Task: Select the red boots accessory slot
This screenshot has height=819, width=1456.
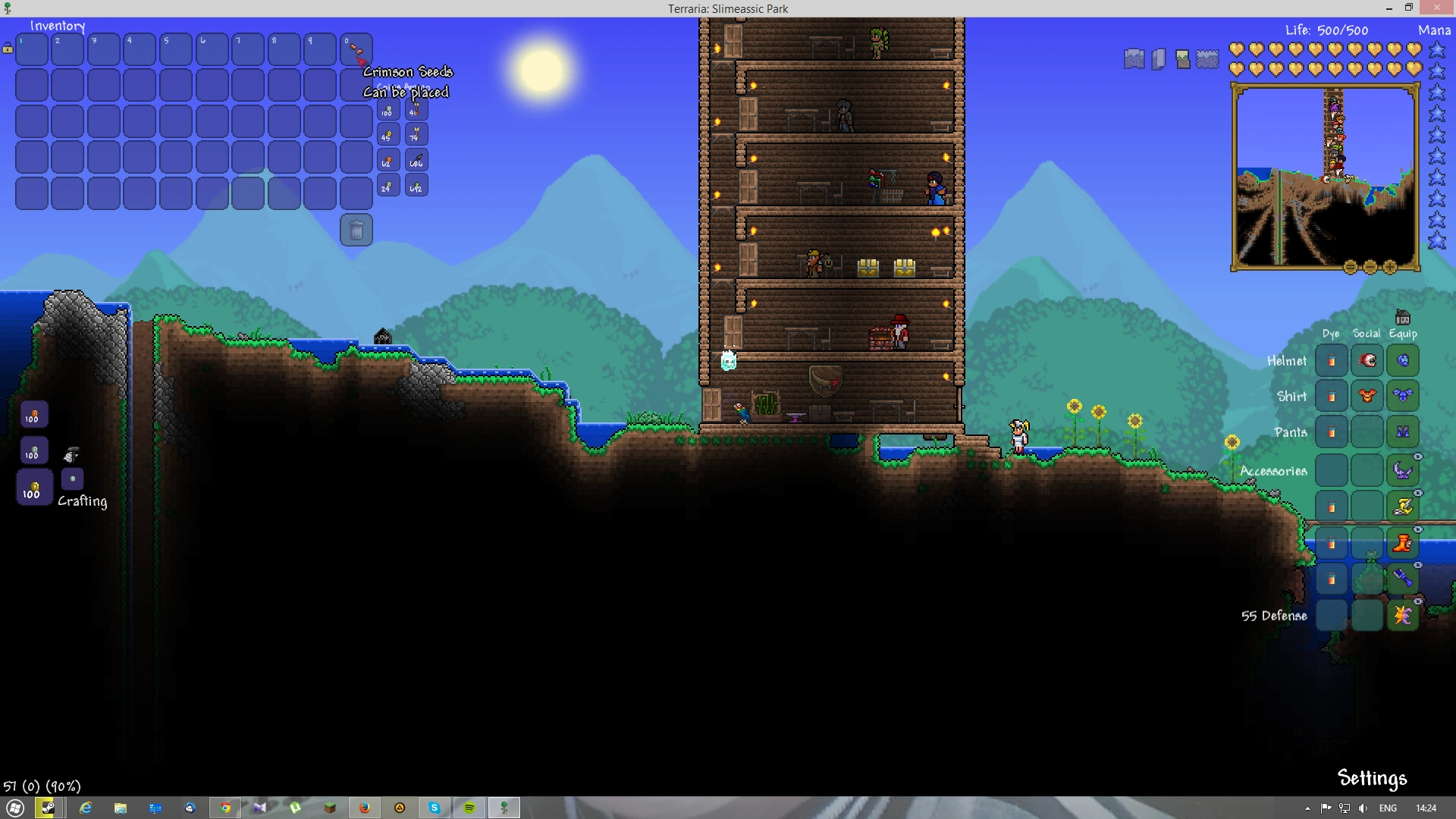Action: click(x=1402, y=542)
